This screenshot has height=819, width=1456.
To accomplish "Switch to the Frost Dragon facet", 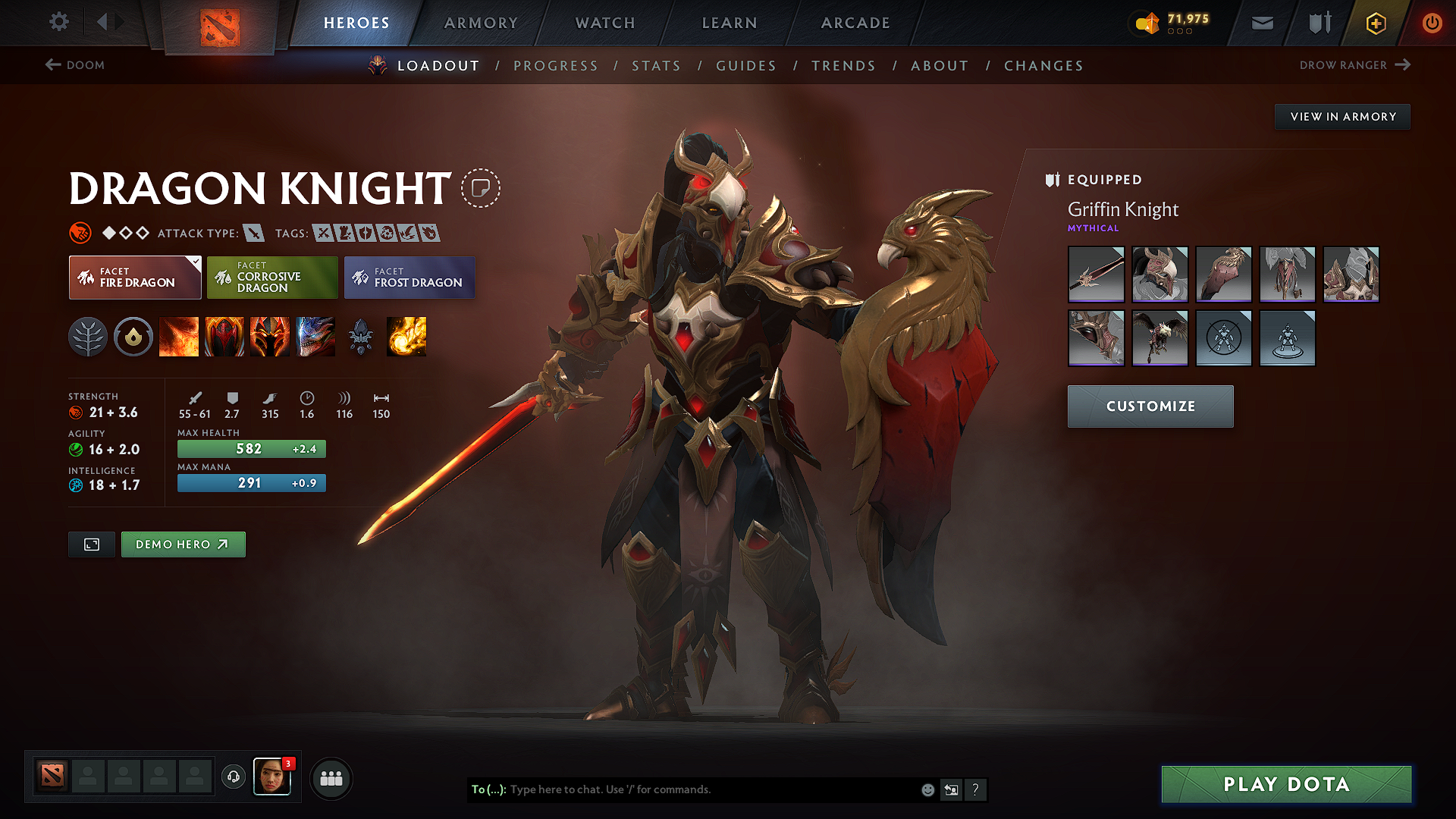I will (409, 278).
